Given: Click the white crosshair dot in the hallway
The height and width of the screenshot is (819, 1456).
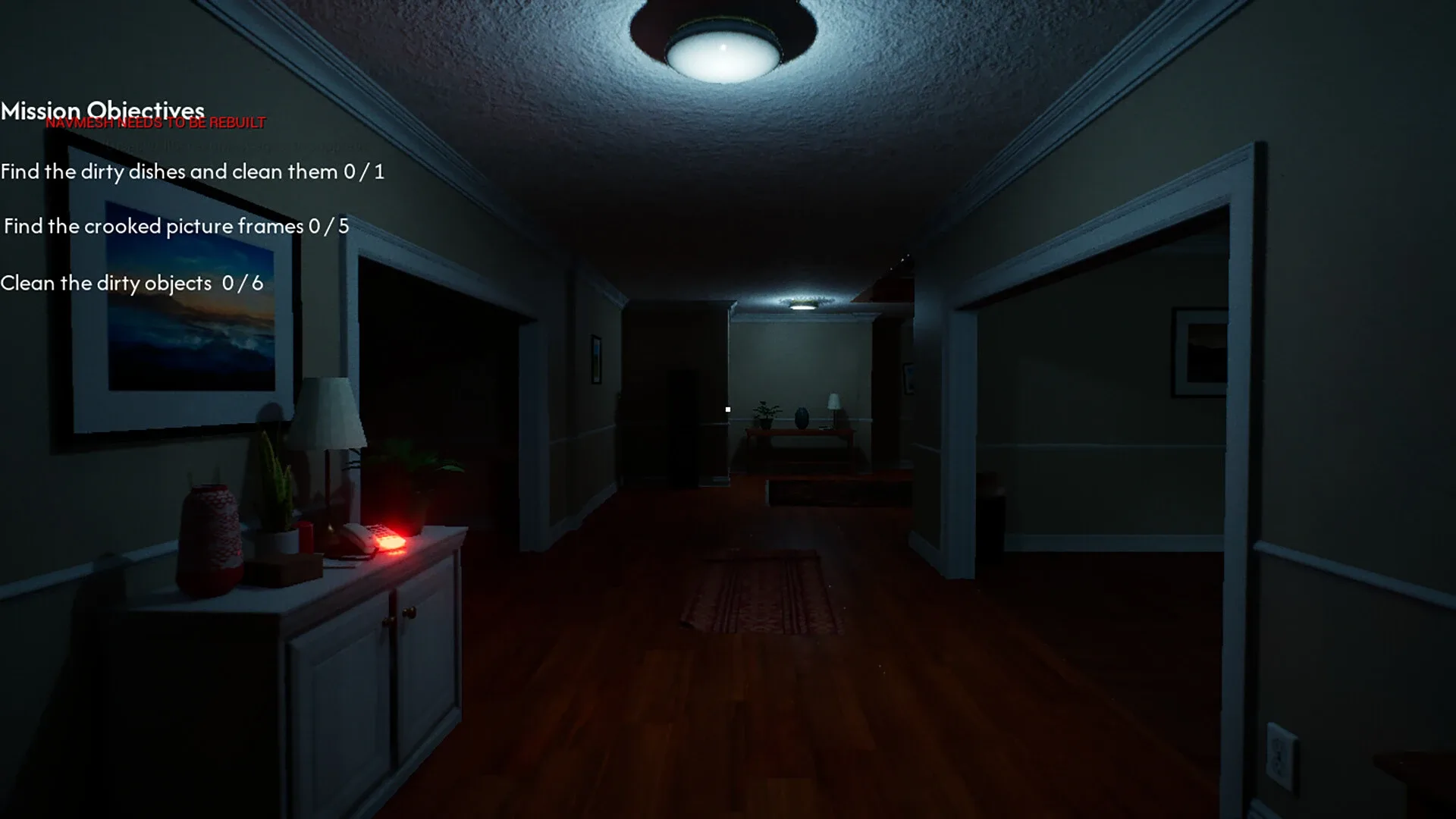Looking at the screenshot, I should click(727, 409).
